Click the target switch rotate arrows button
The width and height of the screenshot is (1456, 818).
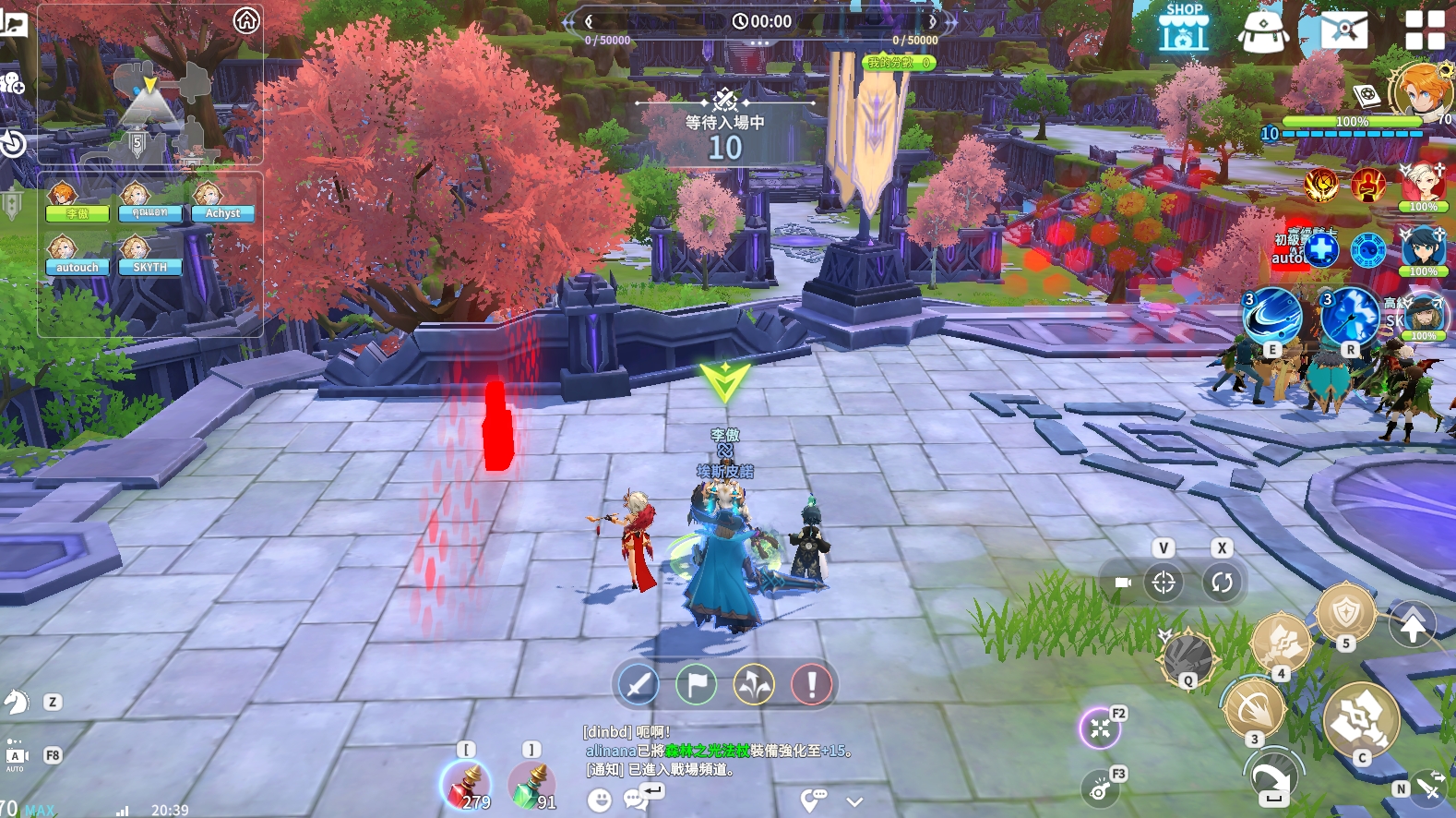click(1222, 583)
